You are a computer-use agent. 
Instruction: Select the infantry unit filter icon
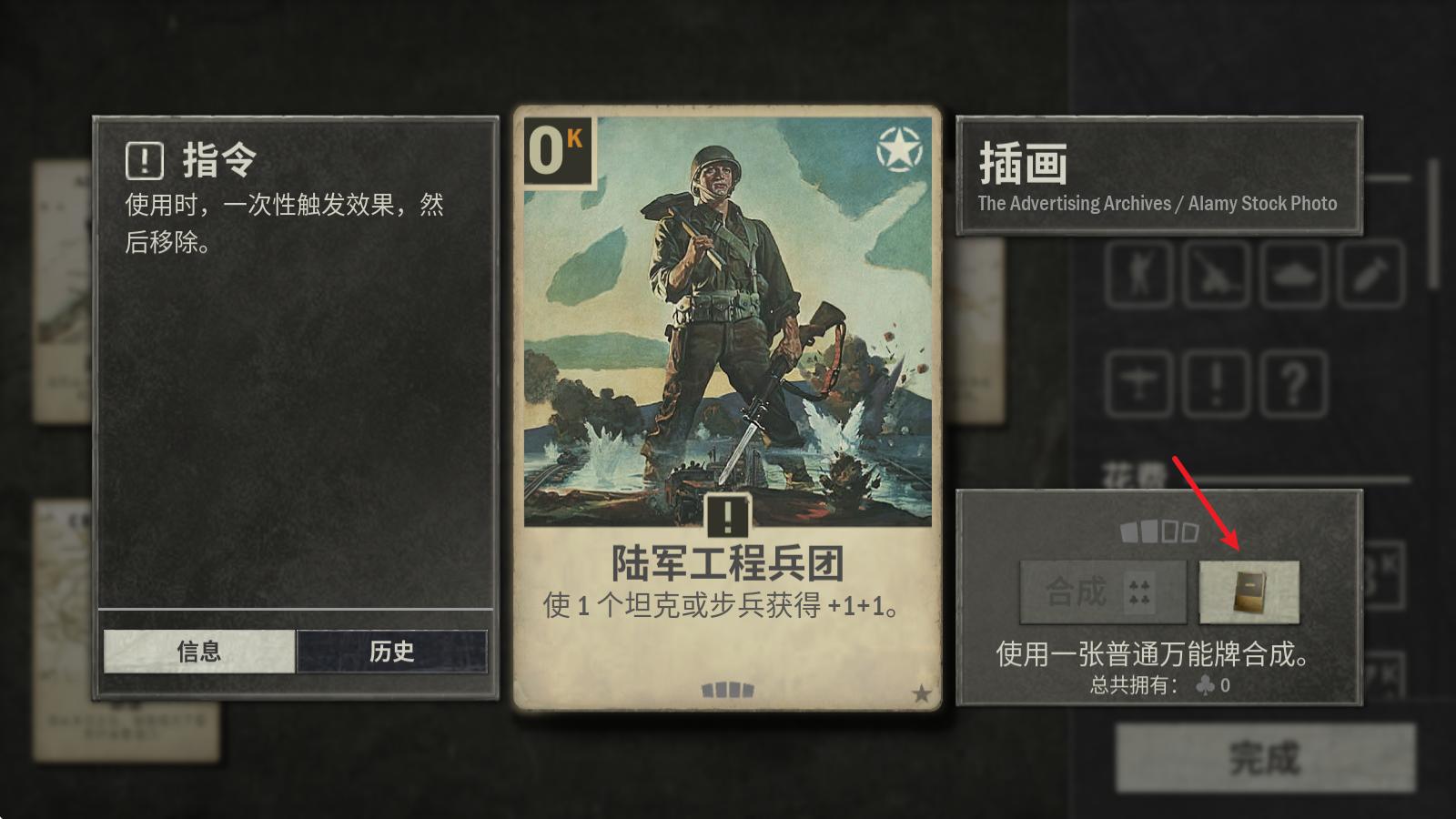pyautogui.click(x=1139, y=275)
